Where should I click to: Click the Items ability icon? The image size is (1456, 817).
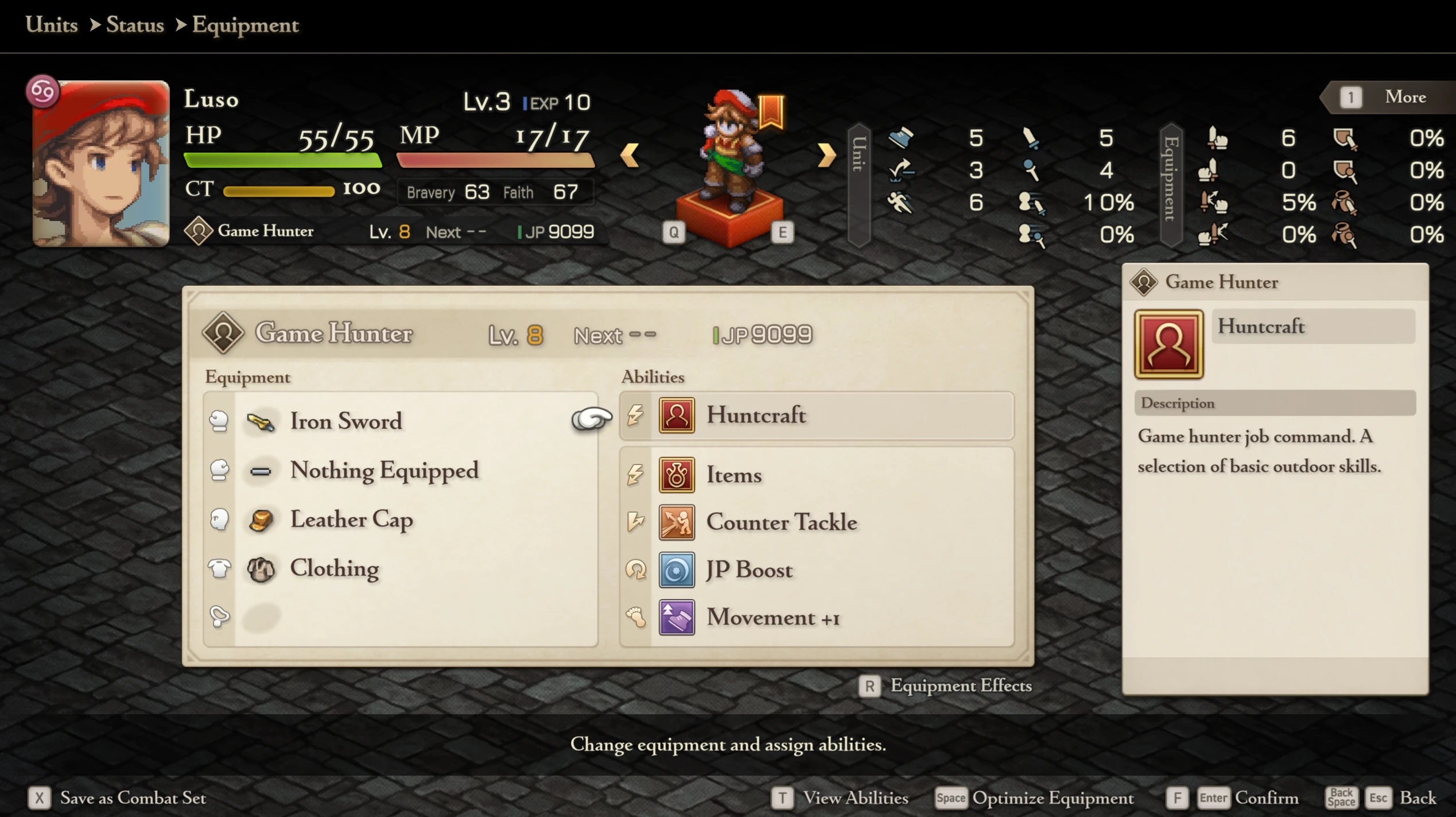(x=677, y=475)
